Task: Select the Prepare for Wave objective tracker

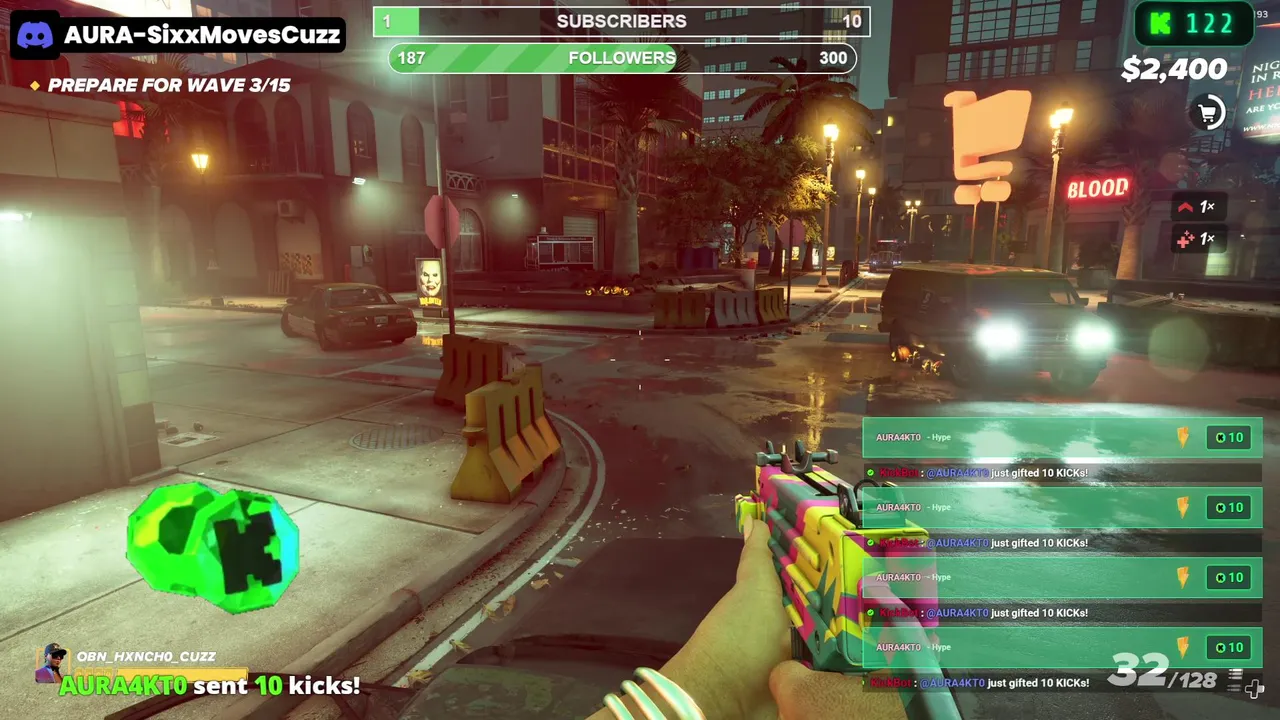Action: 160,86
